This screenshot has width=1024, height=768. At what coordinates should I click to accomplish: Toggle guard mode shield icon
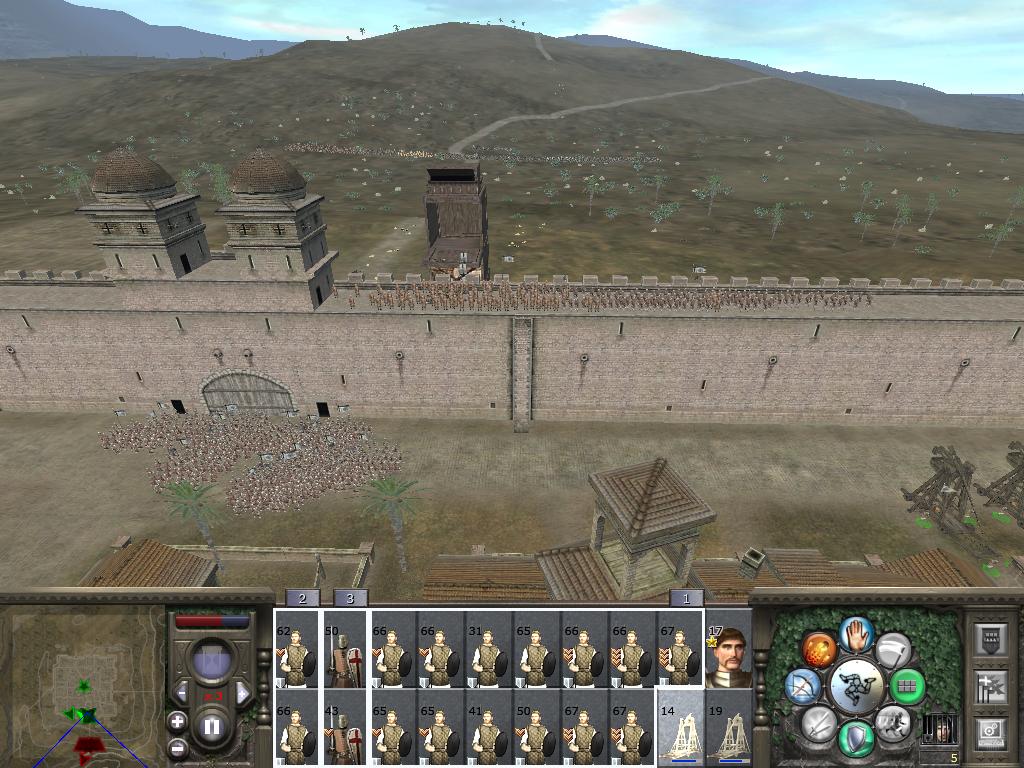[856, 739]
